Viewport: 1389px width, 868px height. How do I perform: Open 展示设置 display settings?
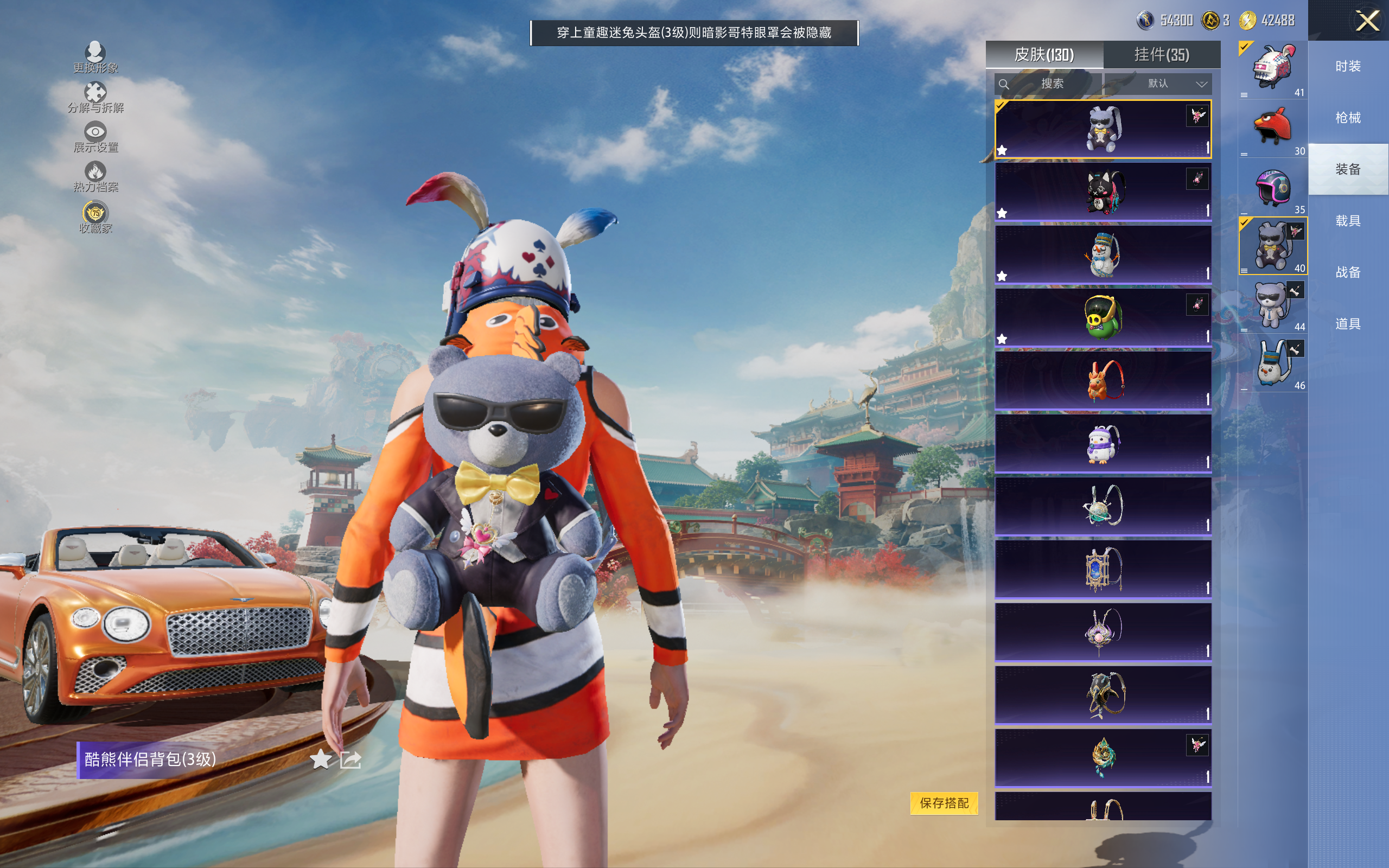click(95, 137)
